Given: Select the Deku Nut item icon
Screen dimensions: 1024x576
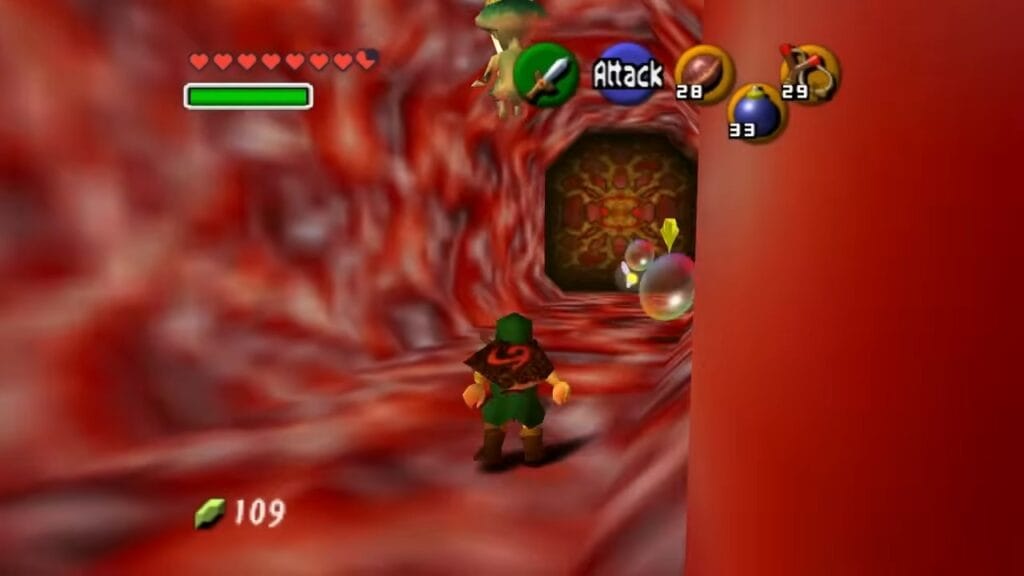Looking at the screenshot, I should click(x=704, y=73).
